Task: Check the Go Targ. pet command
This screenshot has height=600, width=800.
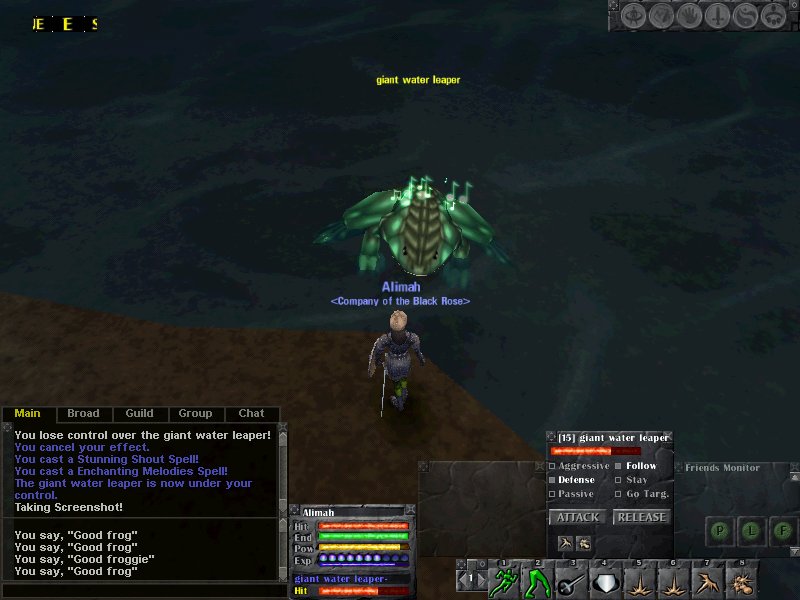Action: pyautogui.click(x=620, y=494)
